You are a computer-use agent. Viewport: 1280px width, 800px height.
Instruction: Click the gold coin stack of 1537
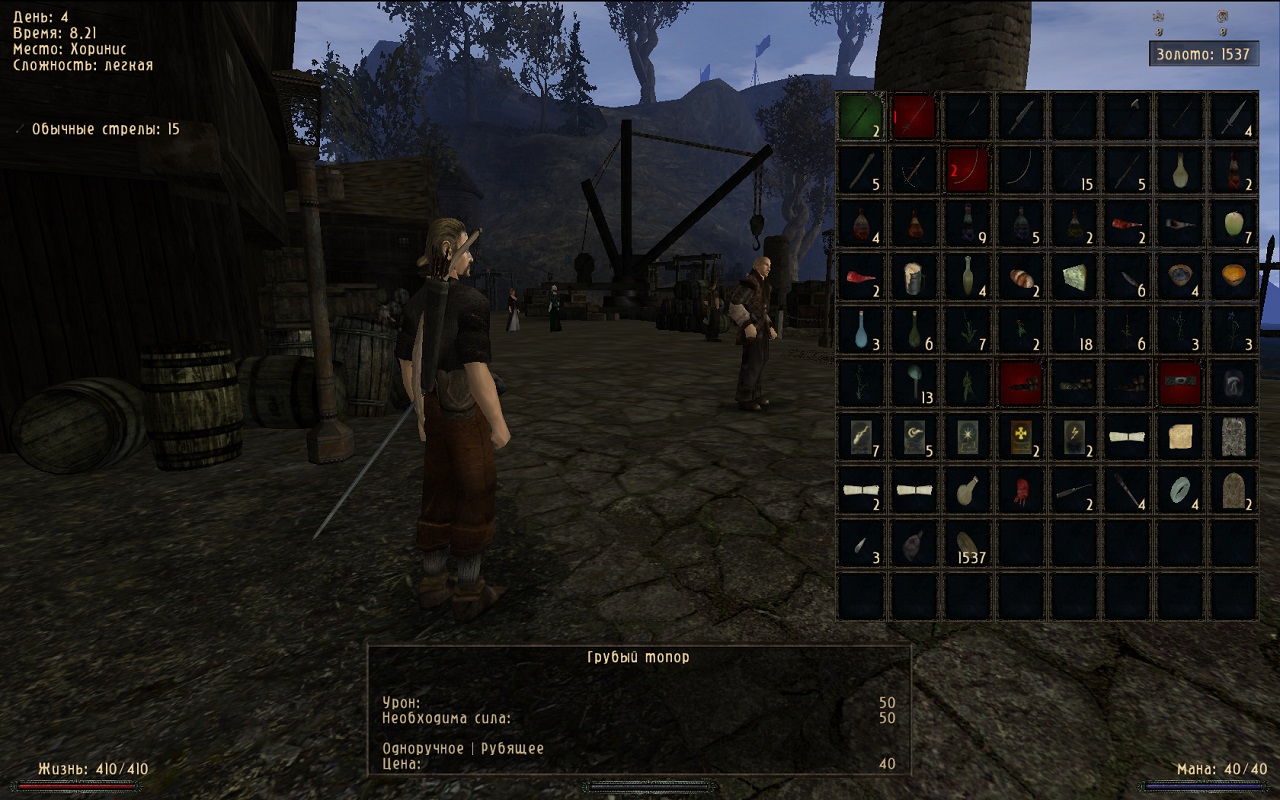[968, 544]
